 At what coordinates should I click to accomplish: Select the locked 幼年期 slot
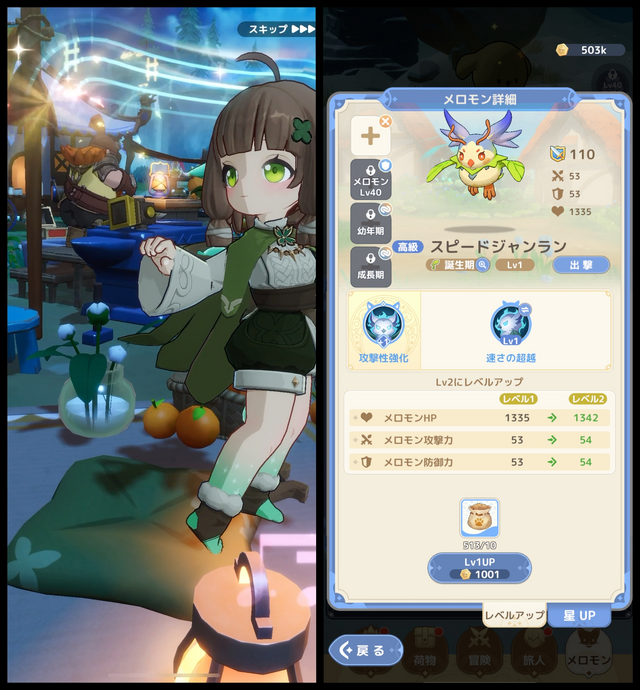(370, 224)
